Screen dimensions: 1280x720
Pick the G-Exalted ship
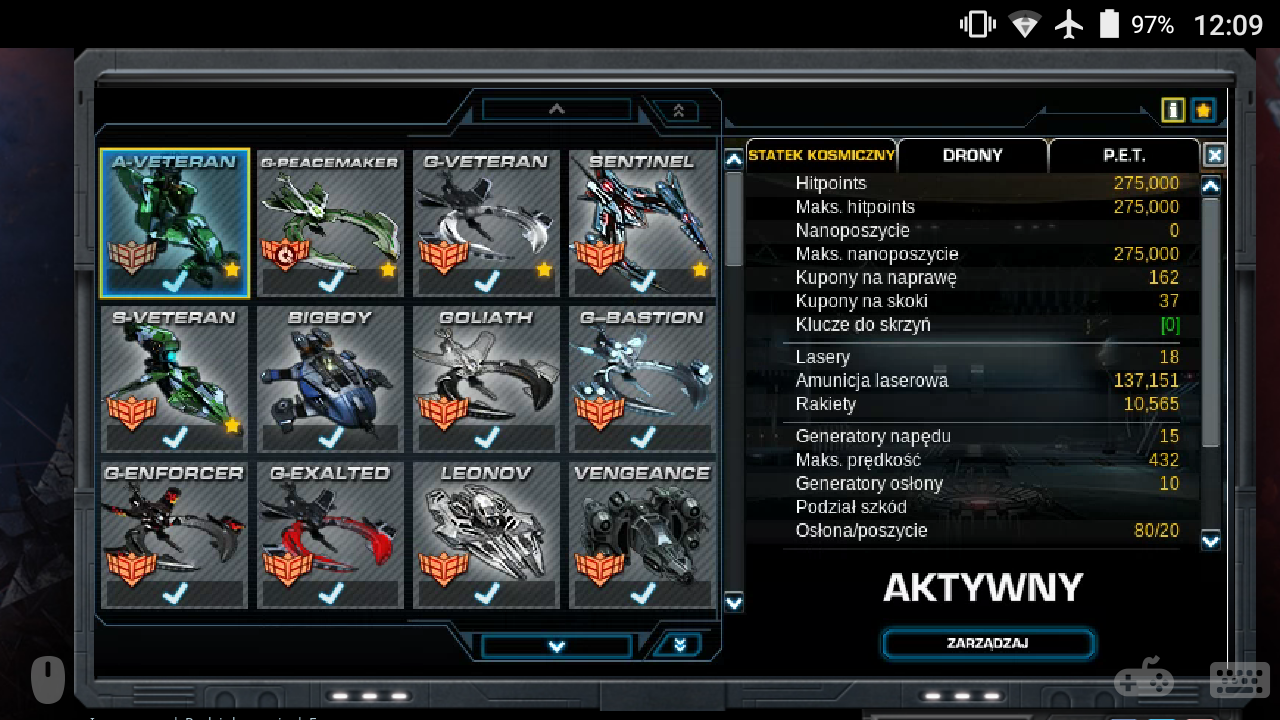[x=331, y=535]
